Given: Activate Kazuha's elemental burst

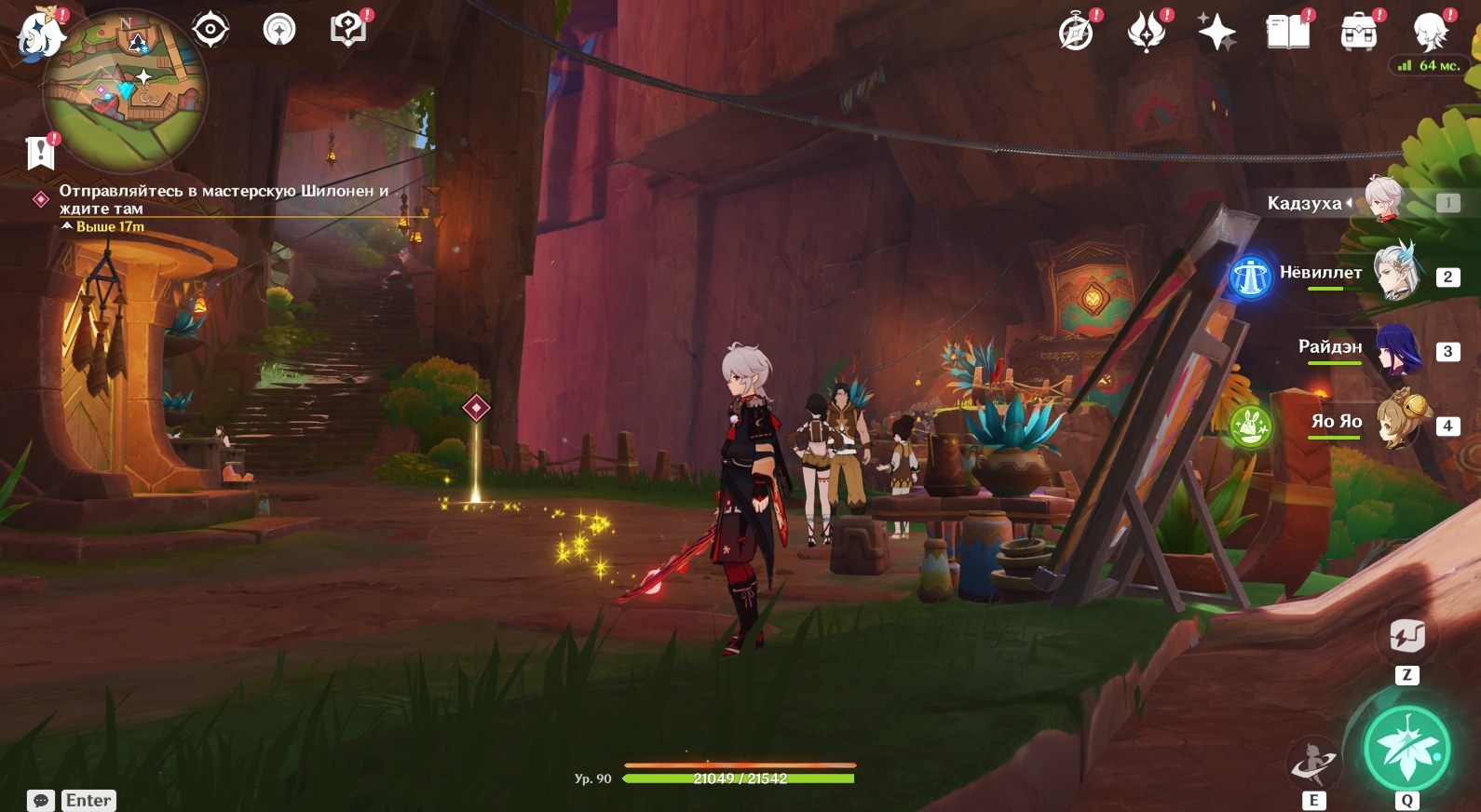Looking at the screenshot, I should coord(1406,749).
